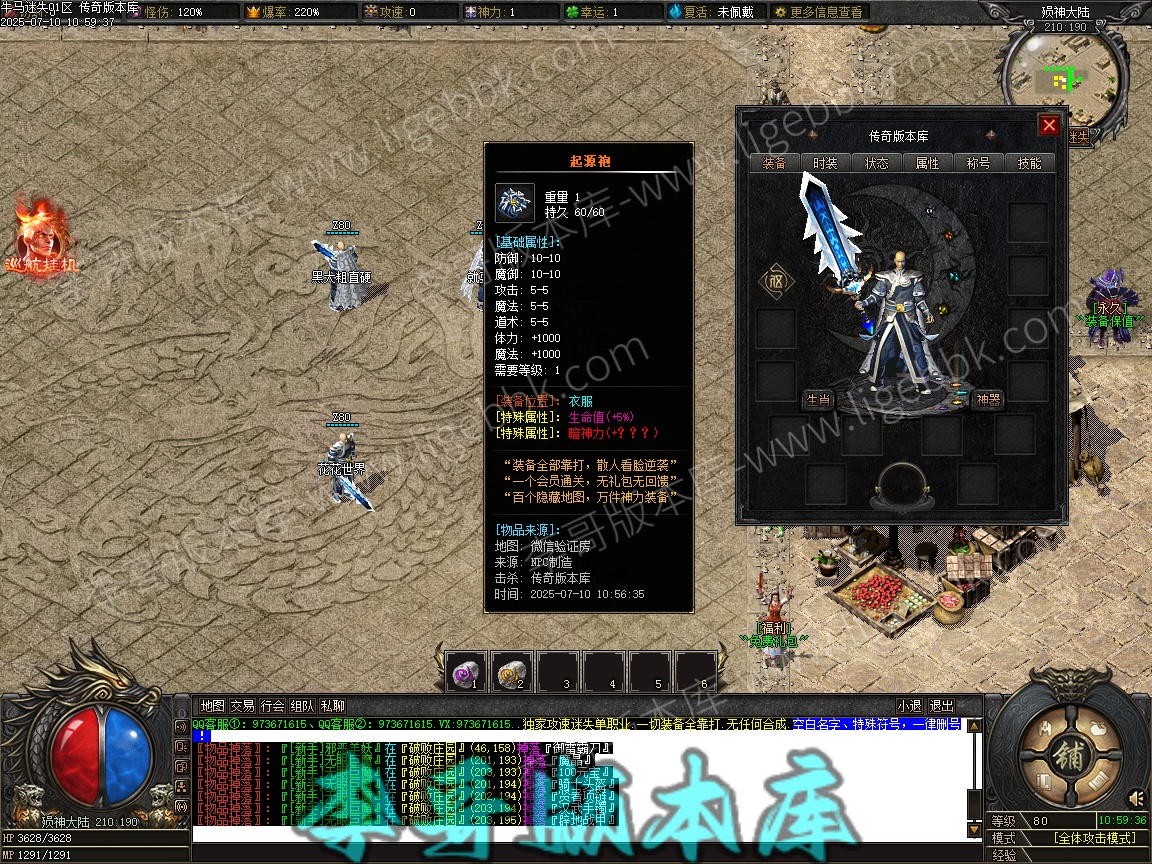Open the 状态 tab
Image resolution: width=1152 pixels, height=864 pixels.
coord(876,163)
